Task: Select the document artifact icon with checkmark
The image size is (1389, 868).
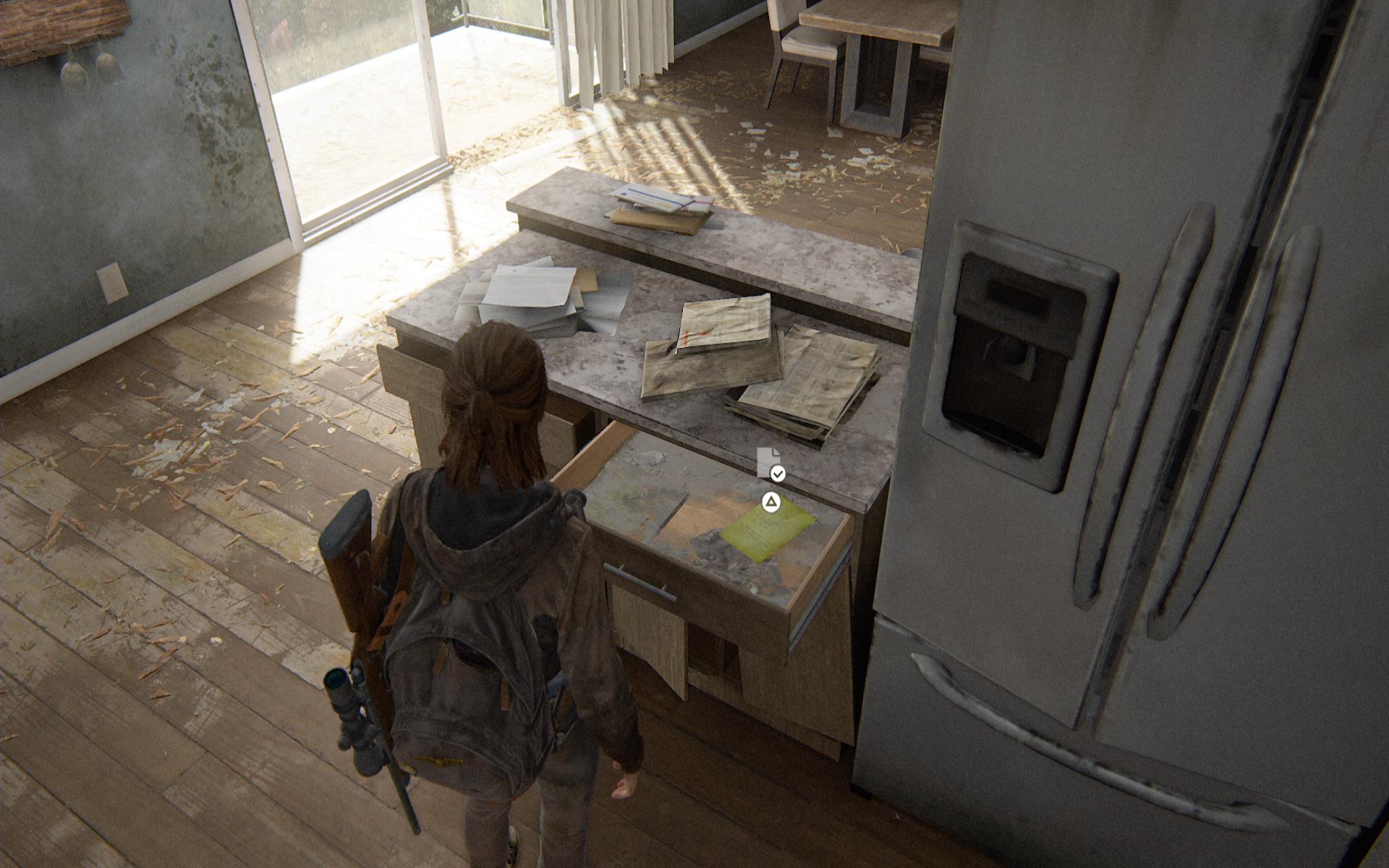Action: point(770,464)
